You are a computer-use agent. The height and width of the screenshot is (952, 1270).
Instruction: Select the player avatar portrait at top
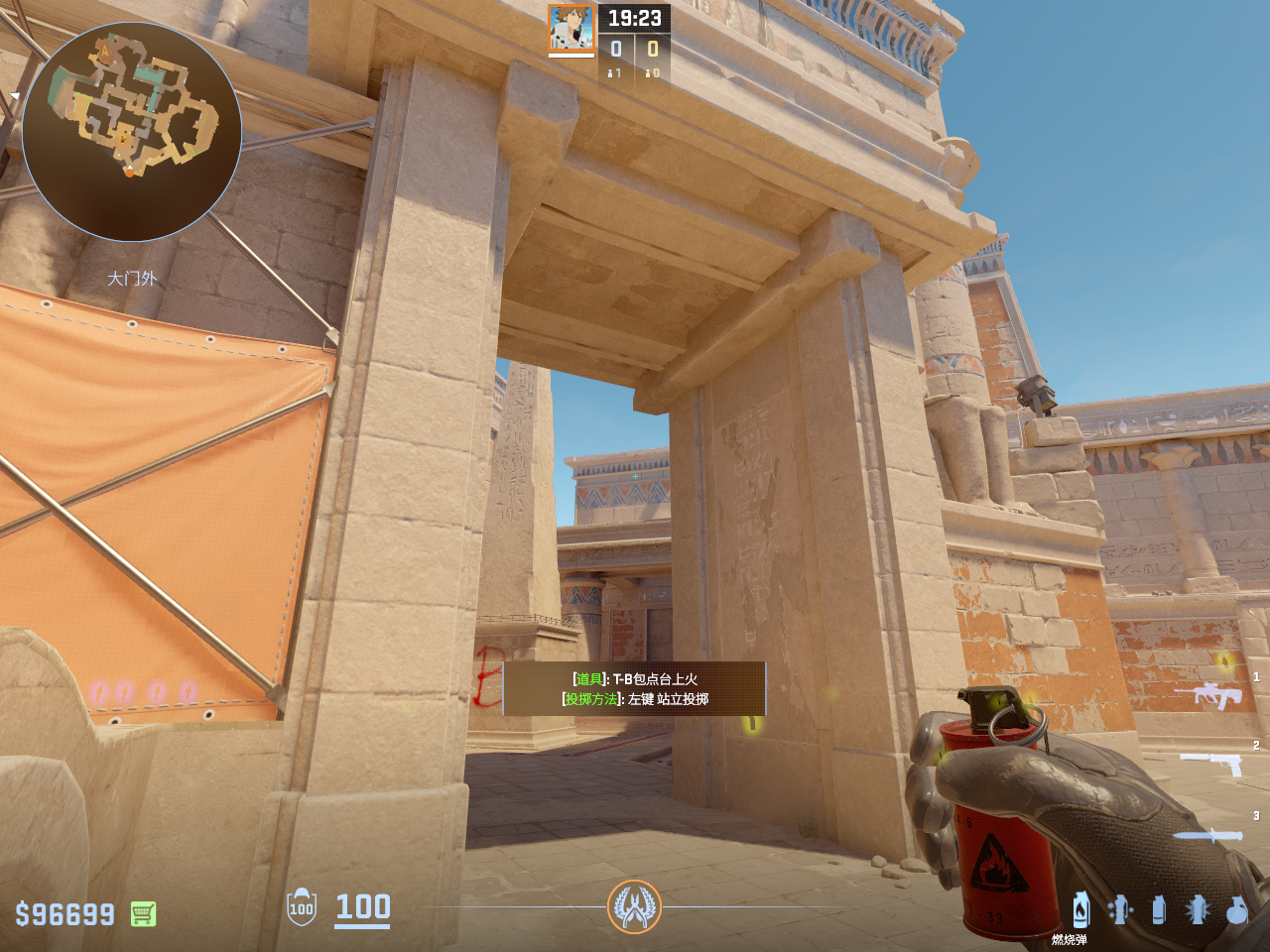tap(571, 28)
